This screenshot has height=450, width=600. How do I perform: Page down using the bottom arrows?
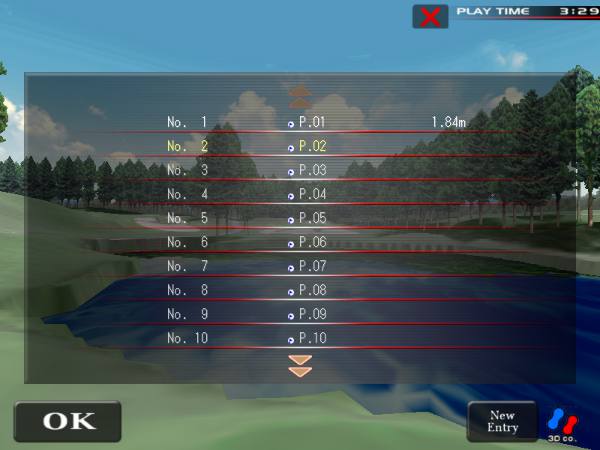tap(300, 364)
